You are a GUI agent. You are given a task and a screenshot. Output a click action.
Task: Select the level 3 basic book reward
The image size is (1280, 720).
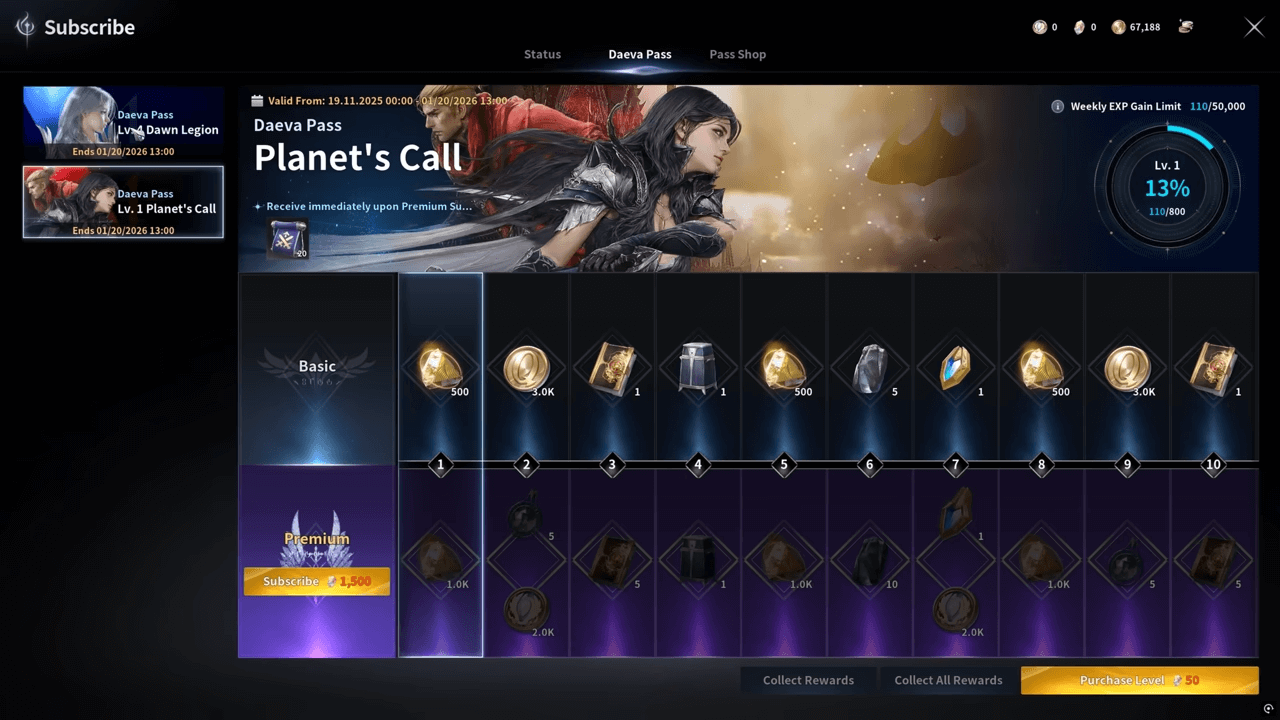(x=611, y=366)
